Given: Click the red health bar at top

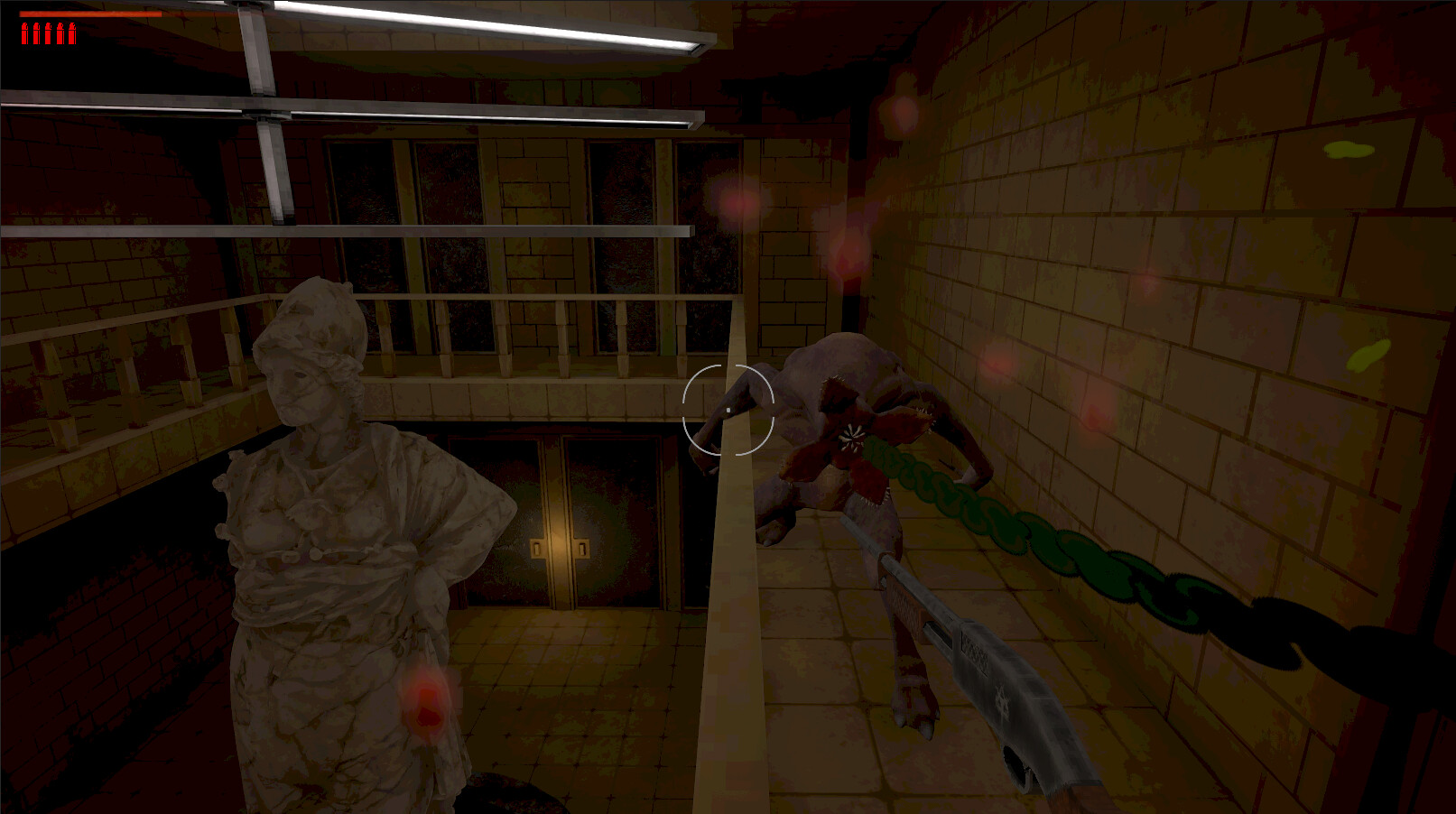Looking at the screenshot, I should [x=90, y=14].
